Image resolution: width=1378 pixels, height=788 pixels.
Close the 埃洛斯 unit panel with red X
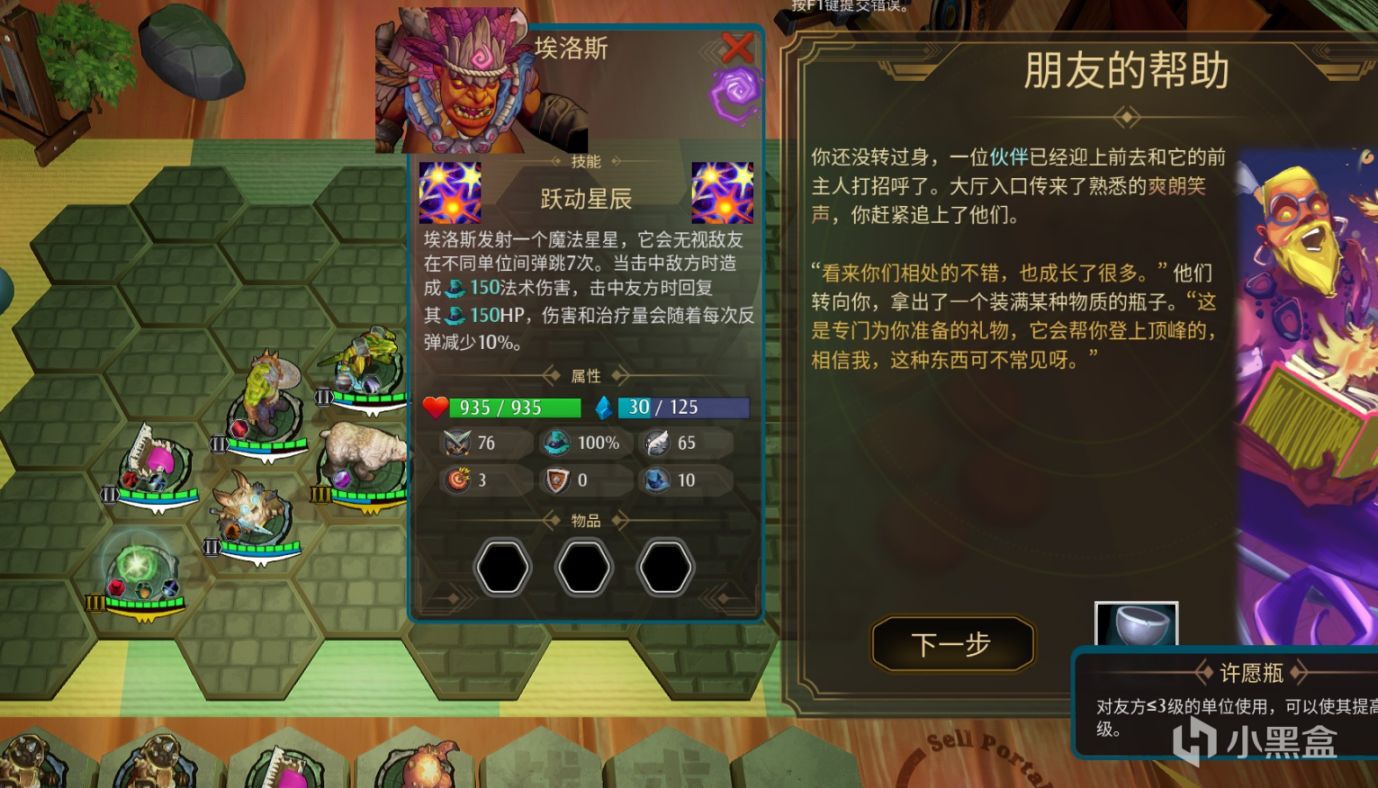tap(736, 46)
